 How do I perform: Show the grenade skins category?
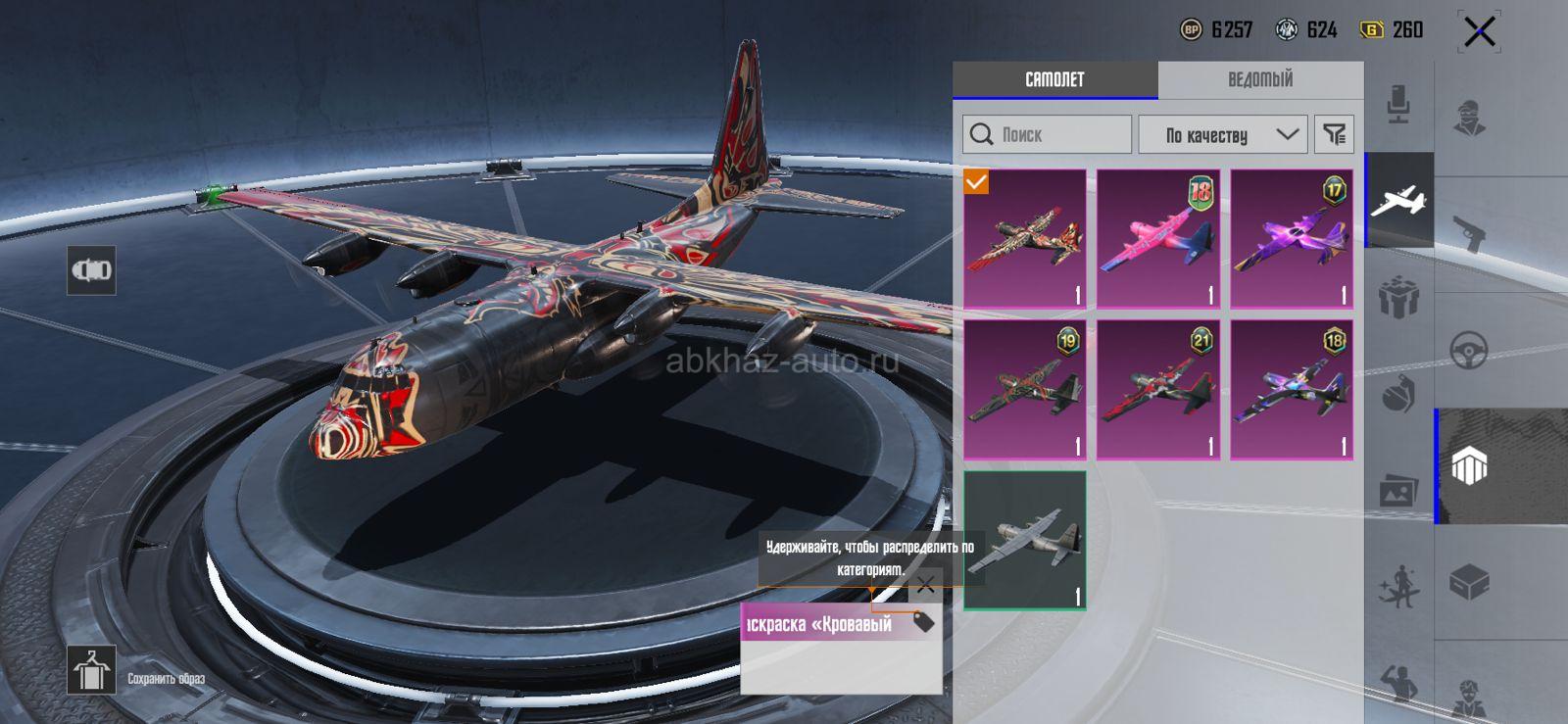[x=1398, y=395]
